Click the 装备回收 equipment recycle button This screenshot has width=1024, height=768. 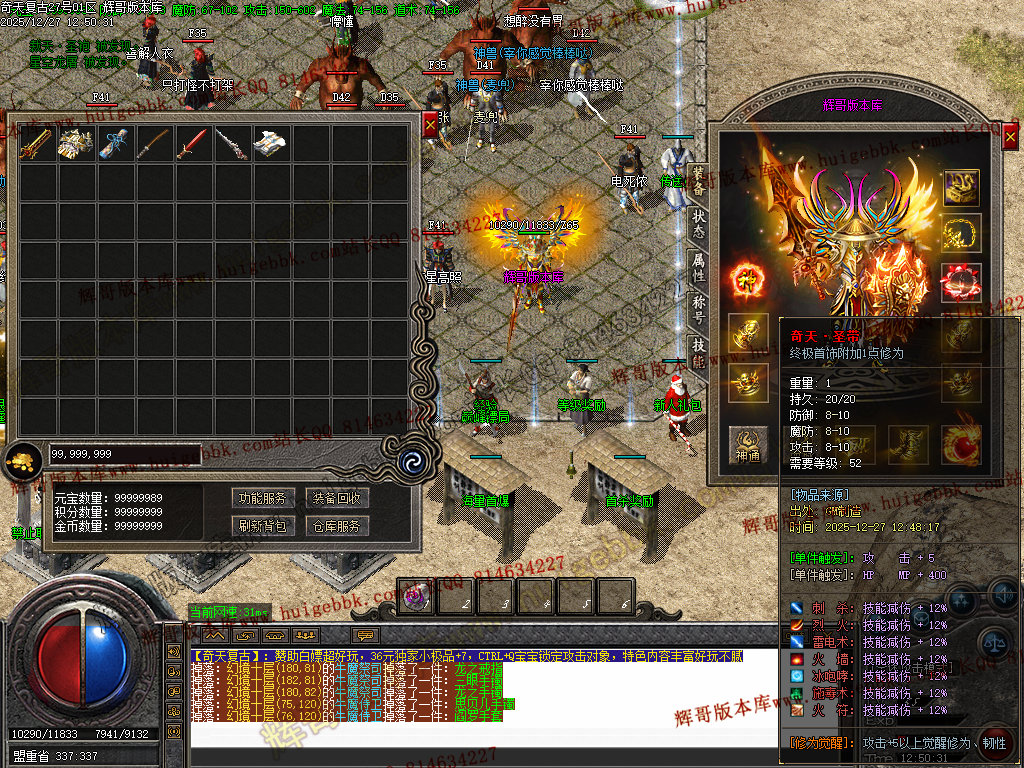click(336, 498)
